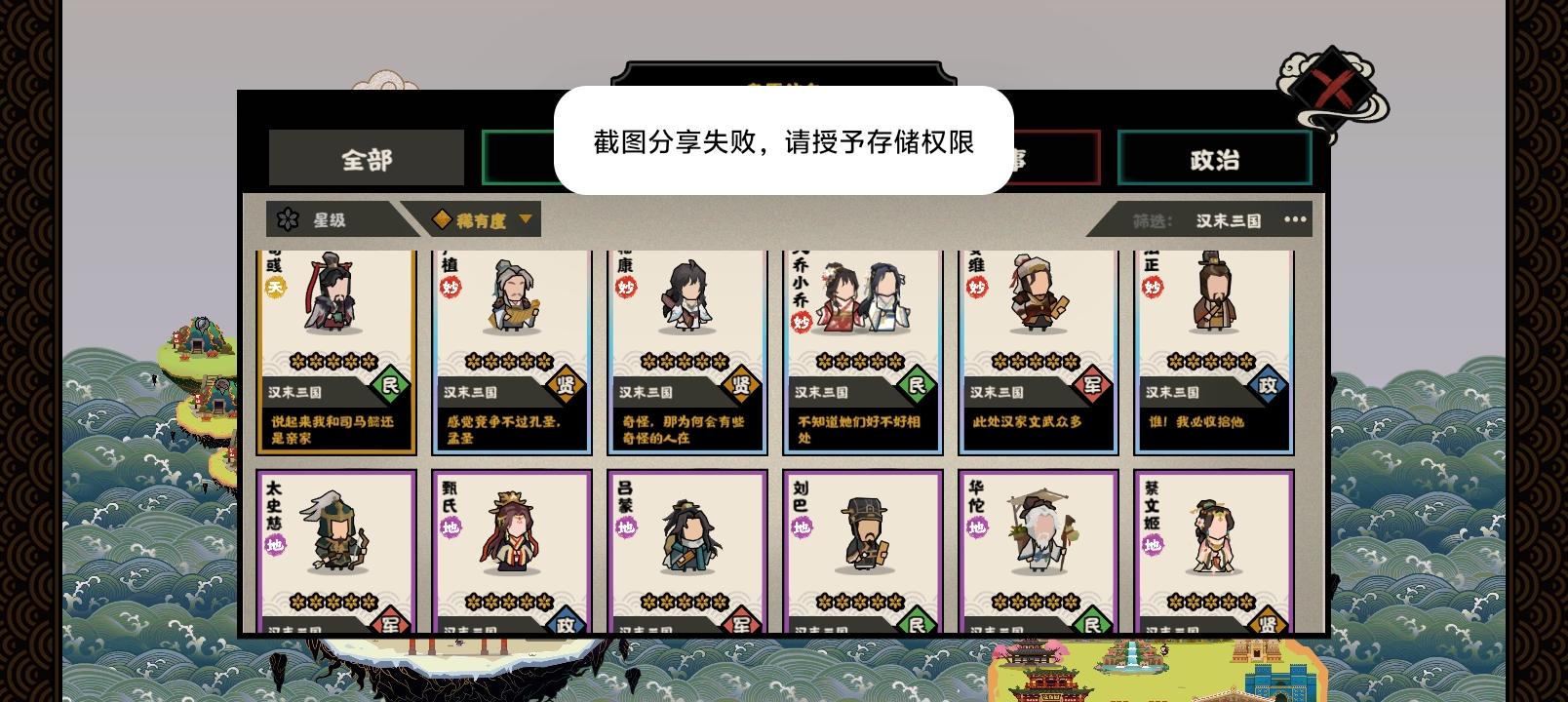The width and height of the screenshot is (1568, 702).
Task: Select the diamond rarity icon next to 稀有度
Action: pos(440,218)
